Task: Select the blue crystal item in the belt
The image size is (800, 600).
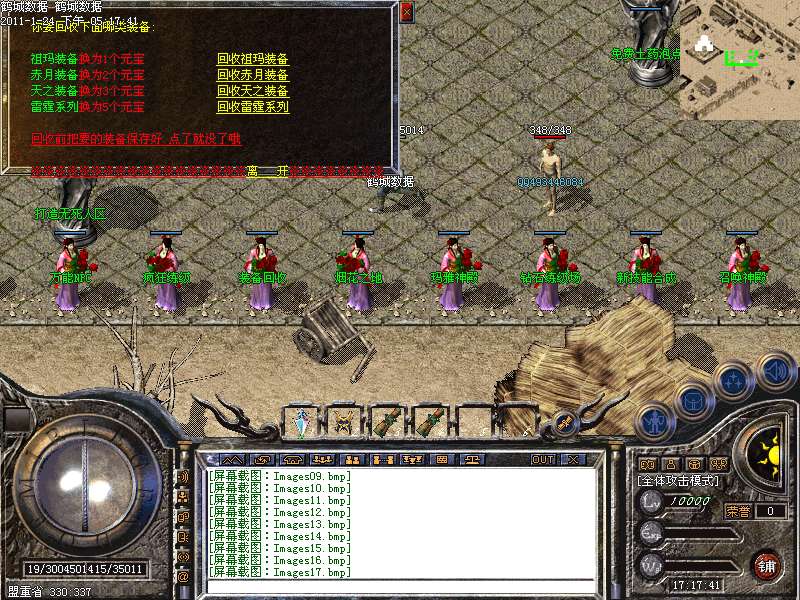Action: 301,422
